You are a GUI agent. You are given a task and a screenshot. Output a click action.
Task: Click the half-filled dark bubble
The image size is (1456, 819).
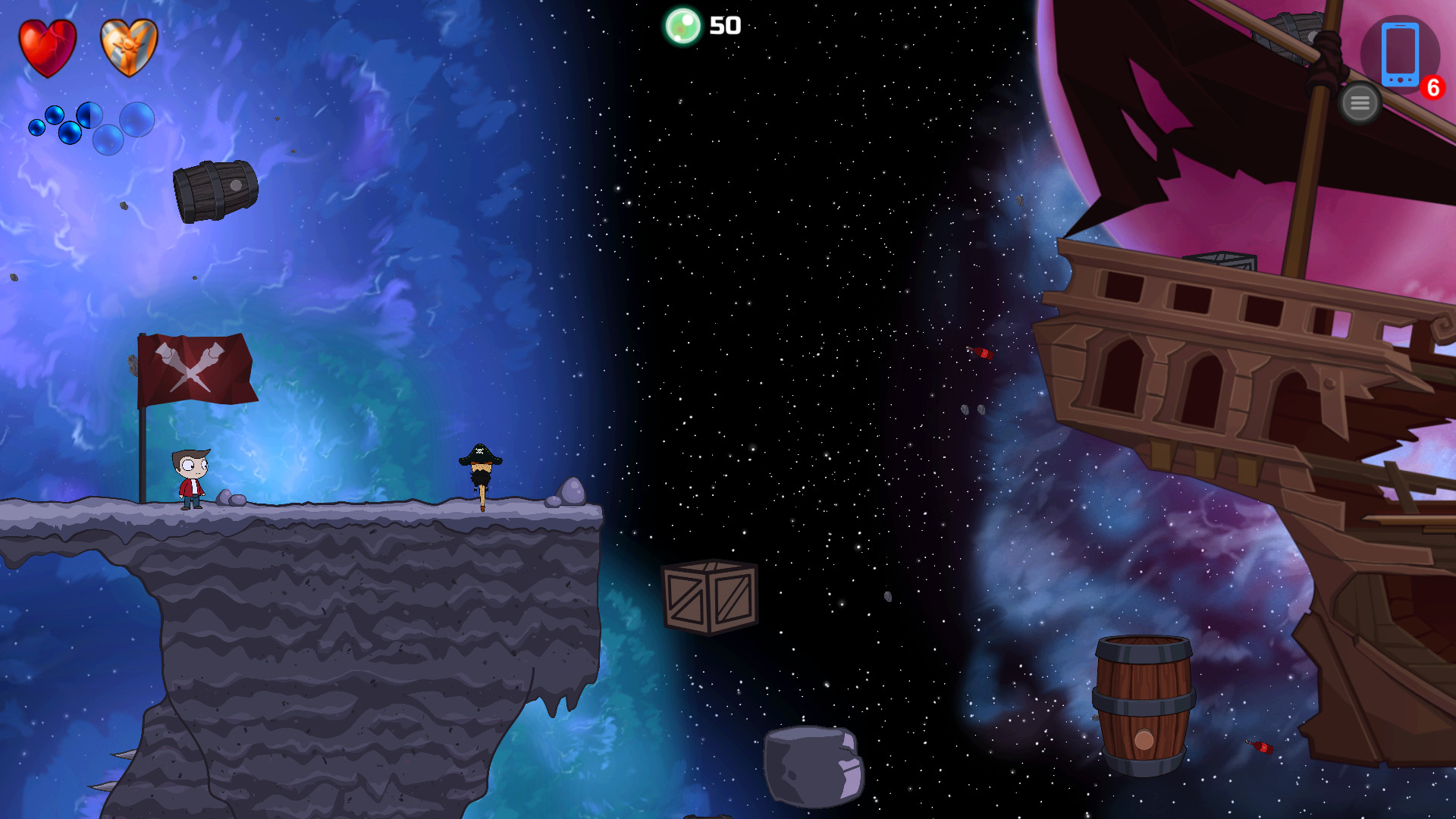pyautogui.click(x=89, y=115)
